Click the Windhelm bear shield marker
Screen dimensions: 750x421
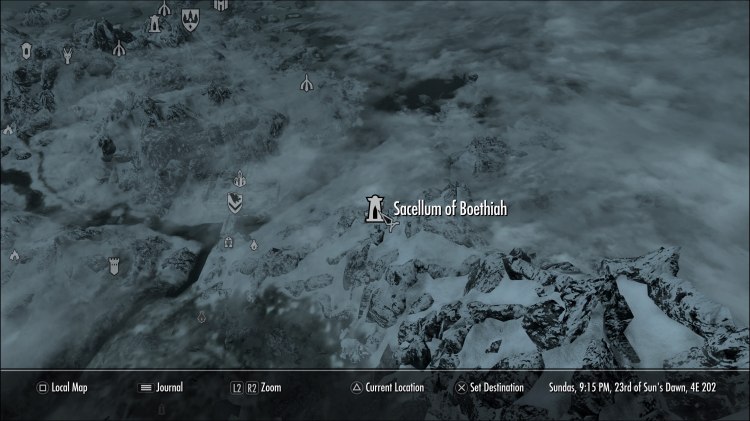click(235, 202)
